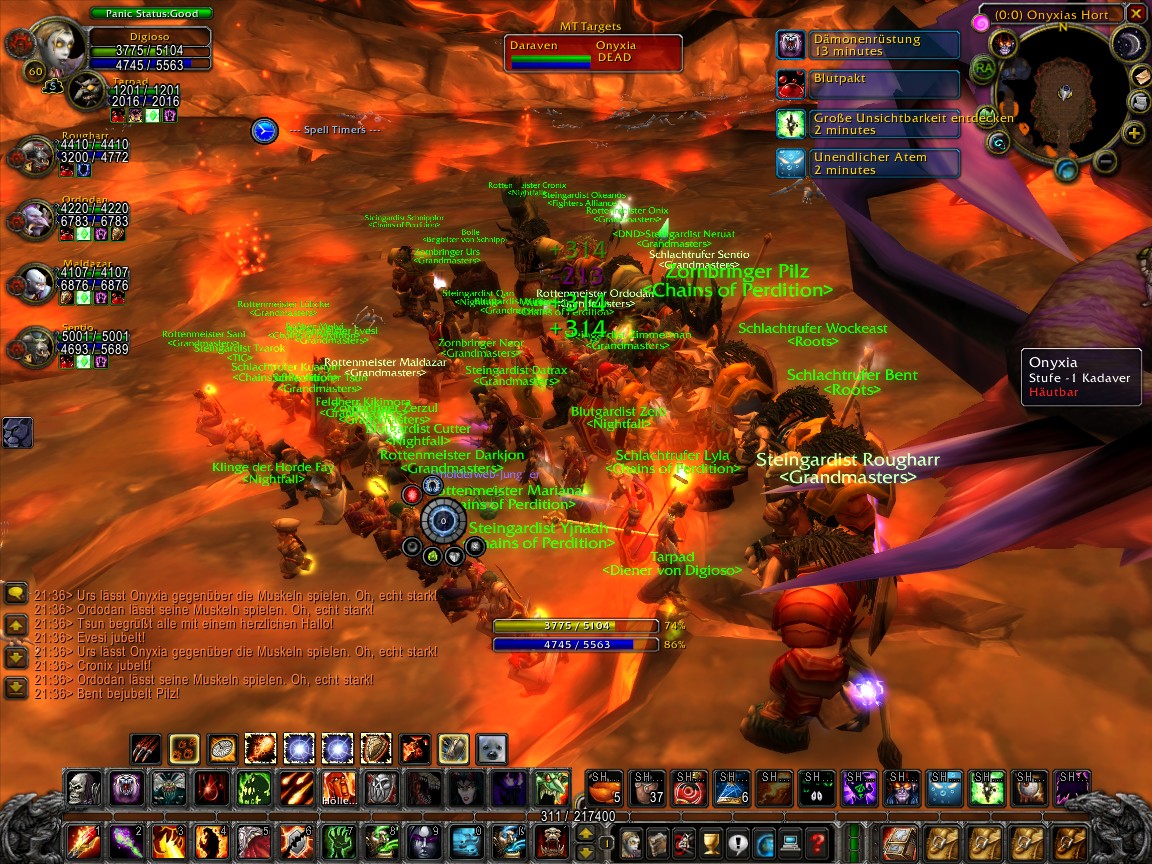Click the blue Spell Timers clock icon

coord(264,130)
